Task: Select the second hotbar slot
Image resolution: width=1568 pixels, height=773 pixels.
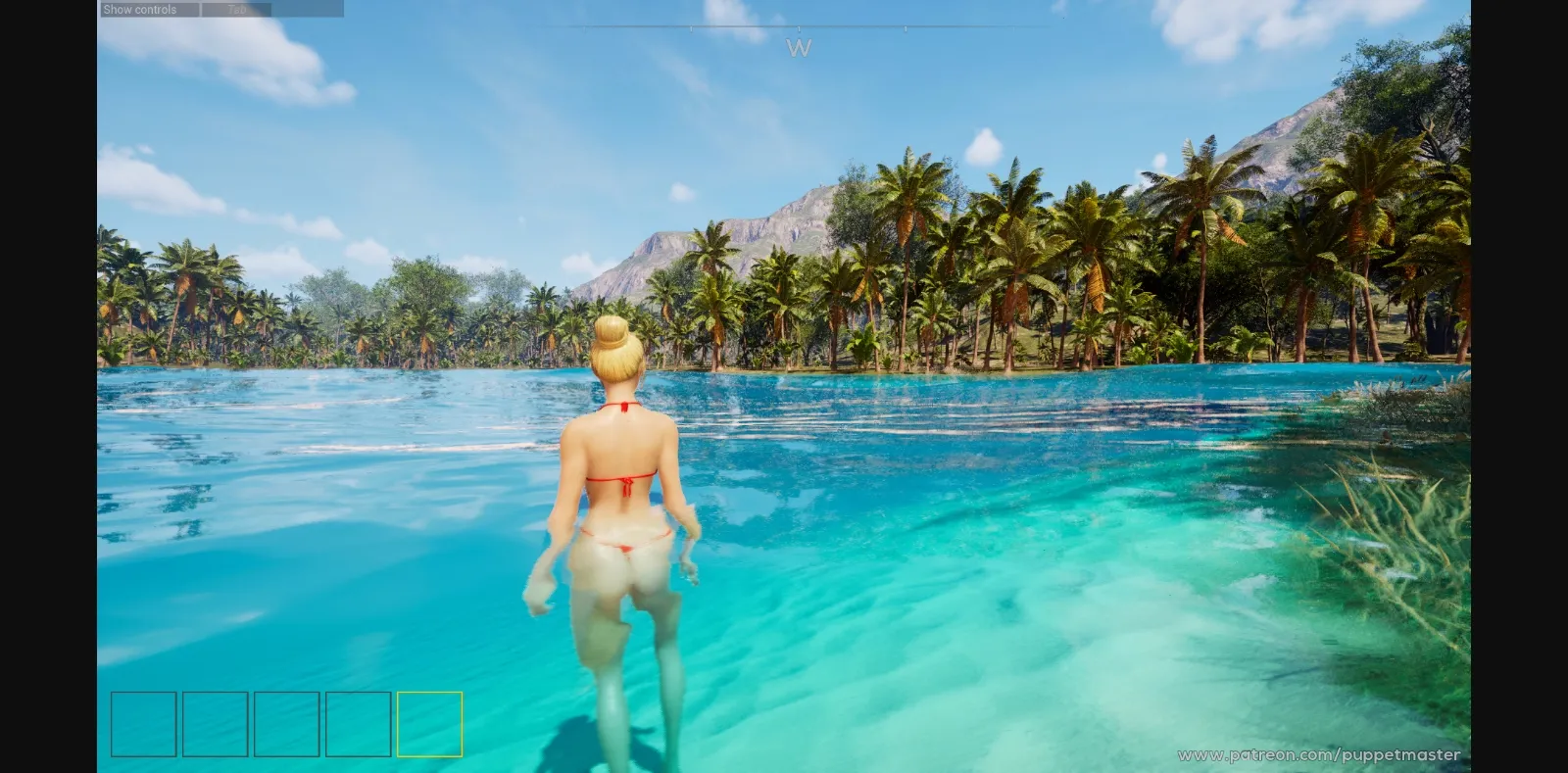Action: click(214, 725)
